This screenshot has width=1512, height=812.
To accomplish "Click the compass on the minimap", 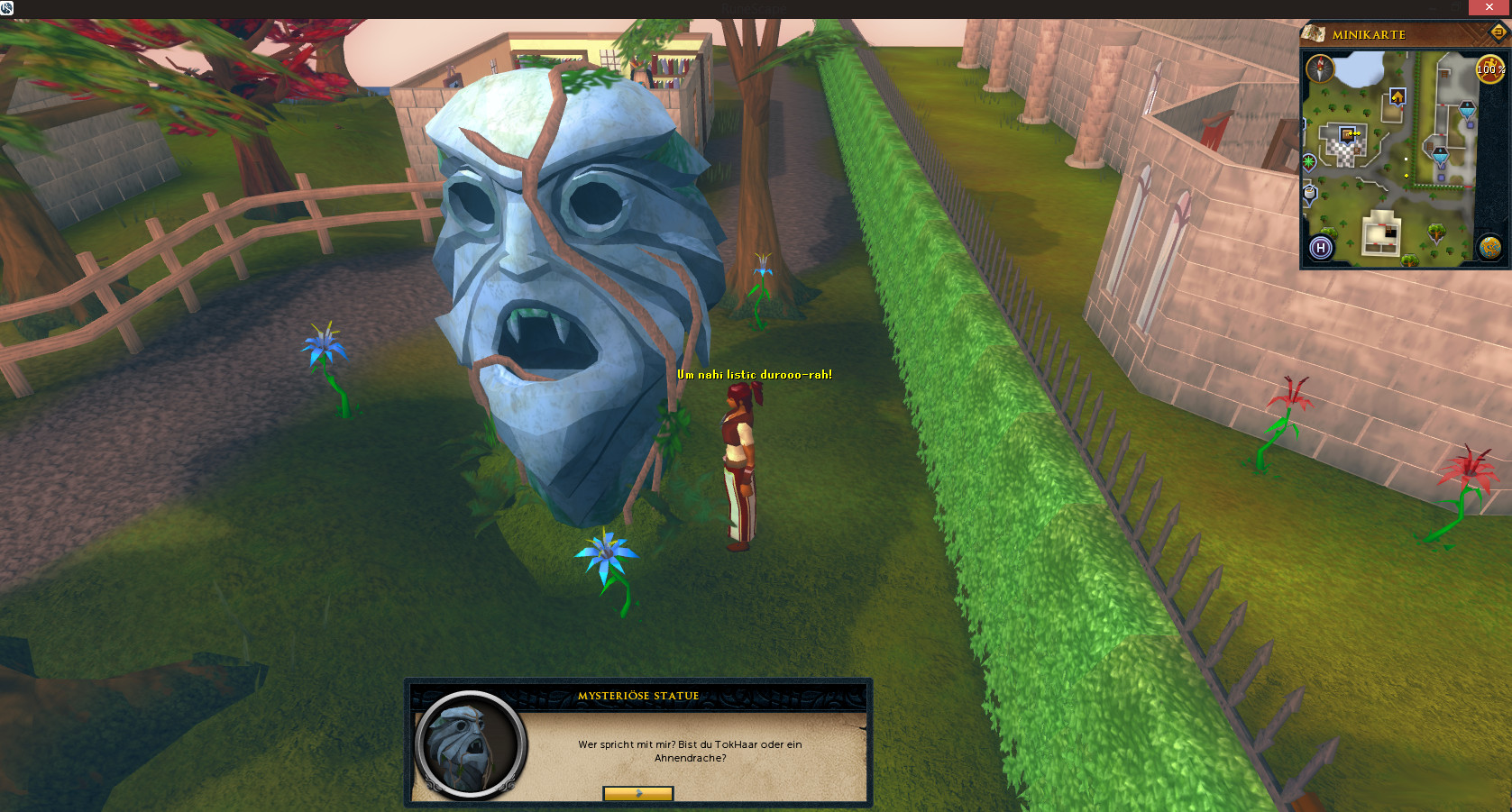I will (x=1320, y=68).
